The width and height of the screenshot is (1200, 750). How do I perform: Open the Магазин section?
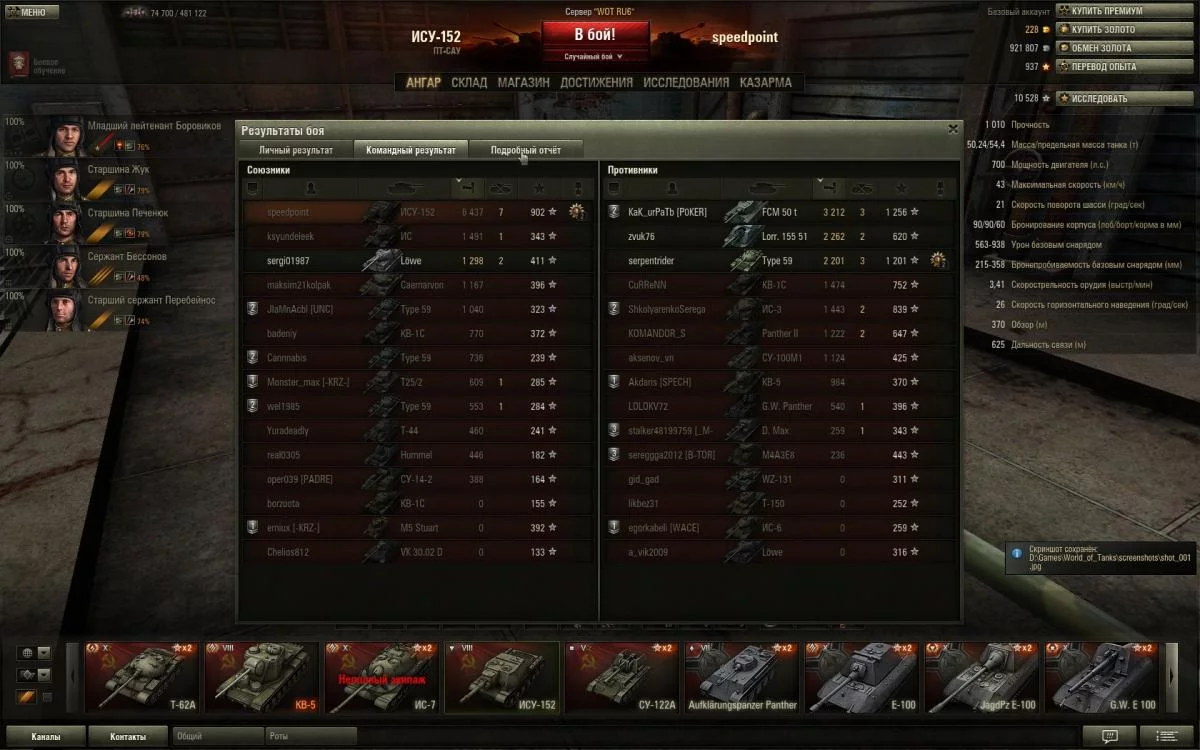pos(523,83)
